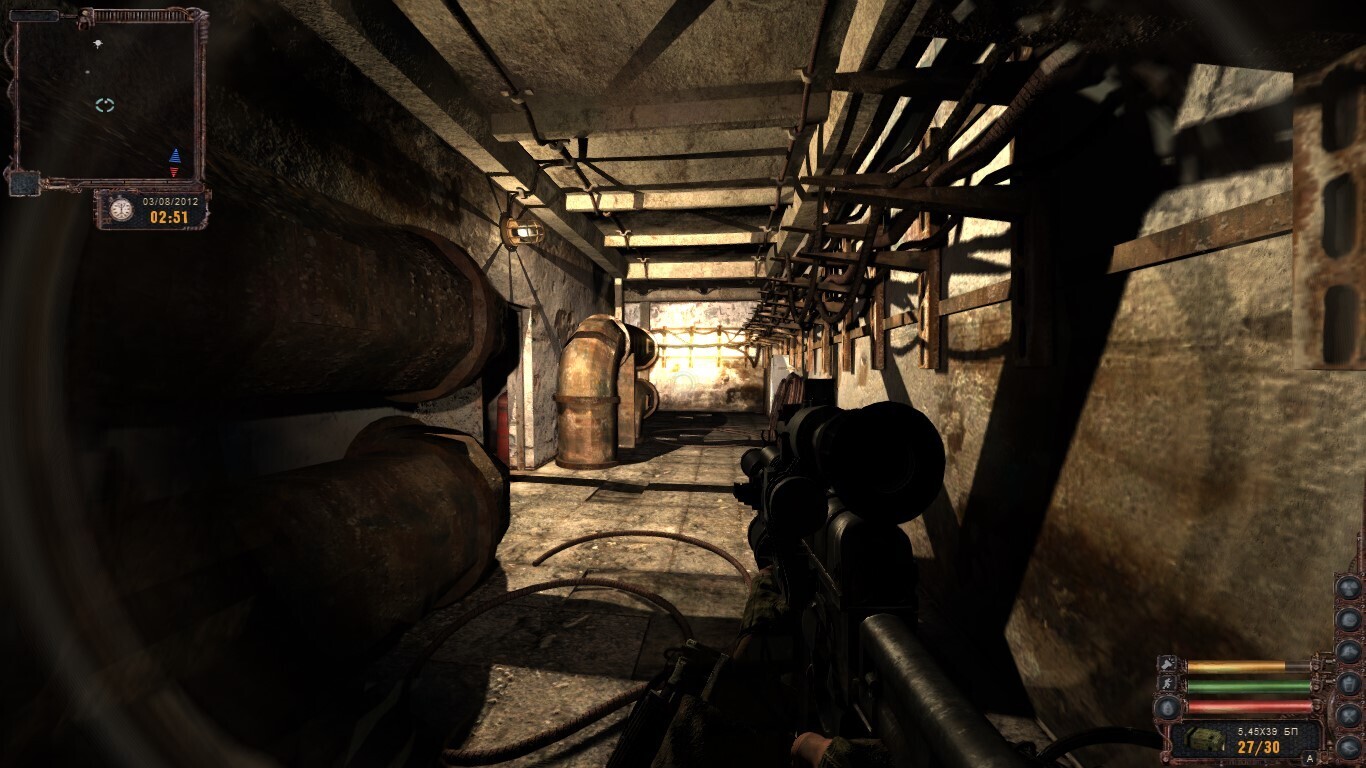Select the radiation trefoil status icon
The height and width of the screenshot is (768, 1366).
[1349, 587]
